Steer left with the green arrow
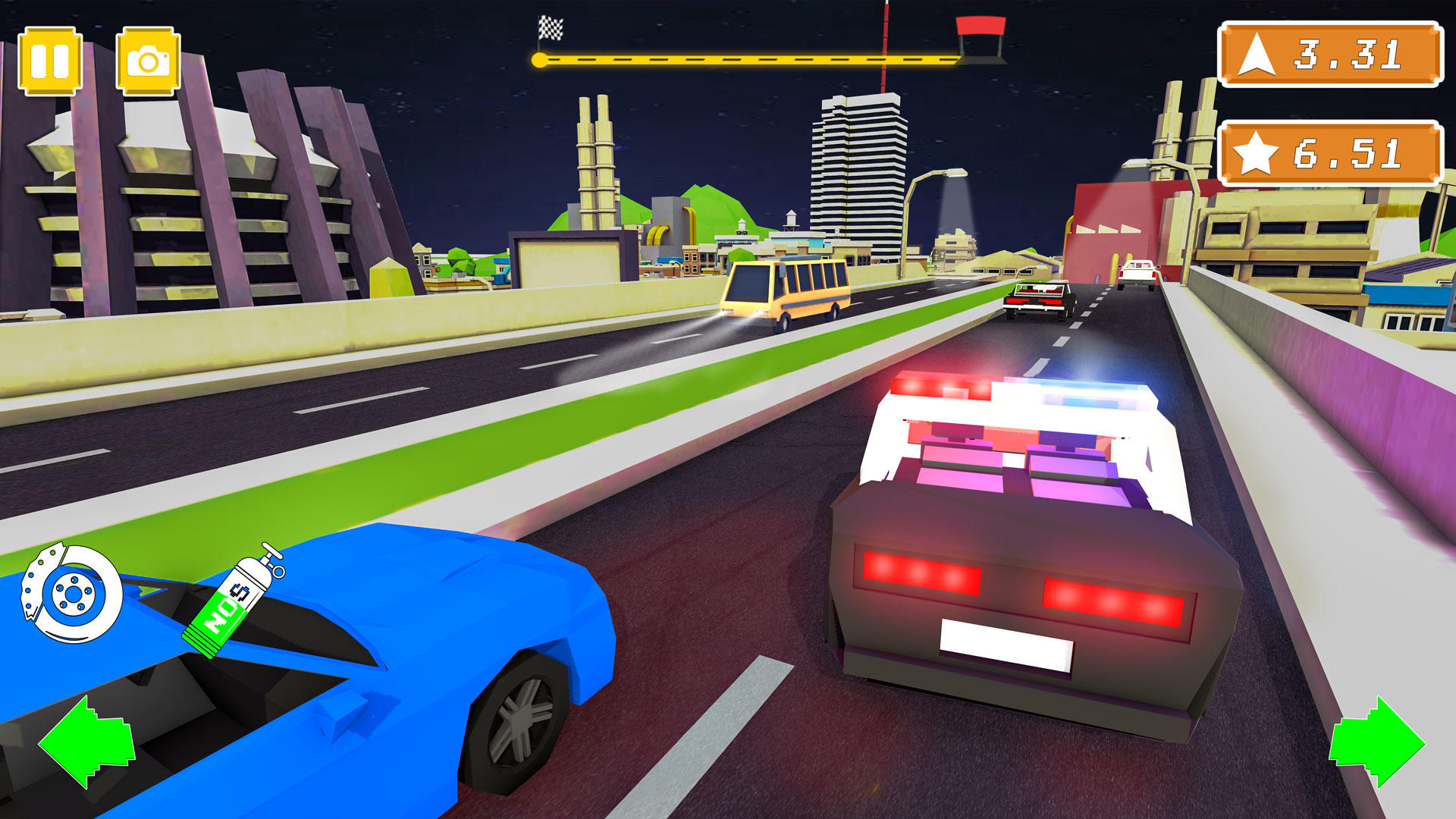 (x=86, y=739)
